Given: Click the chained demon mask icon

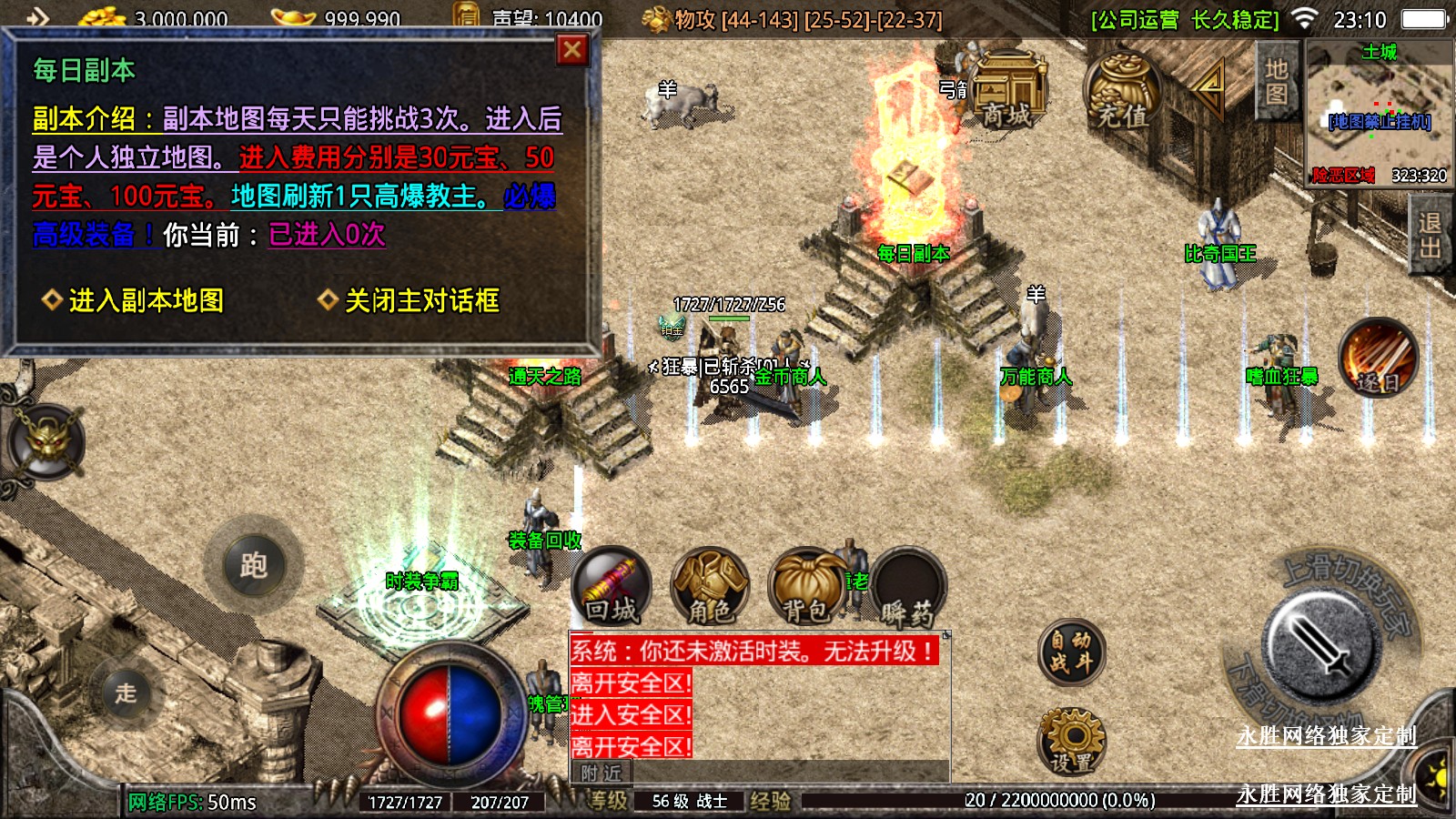Looking at the screenshot, I should click(x=47, y=443).
